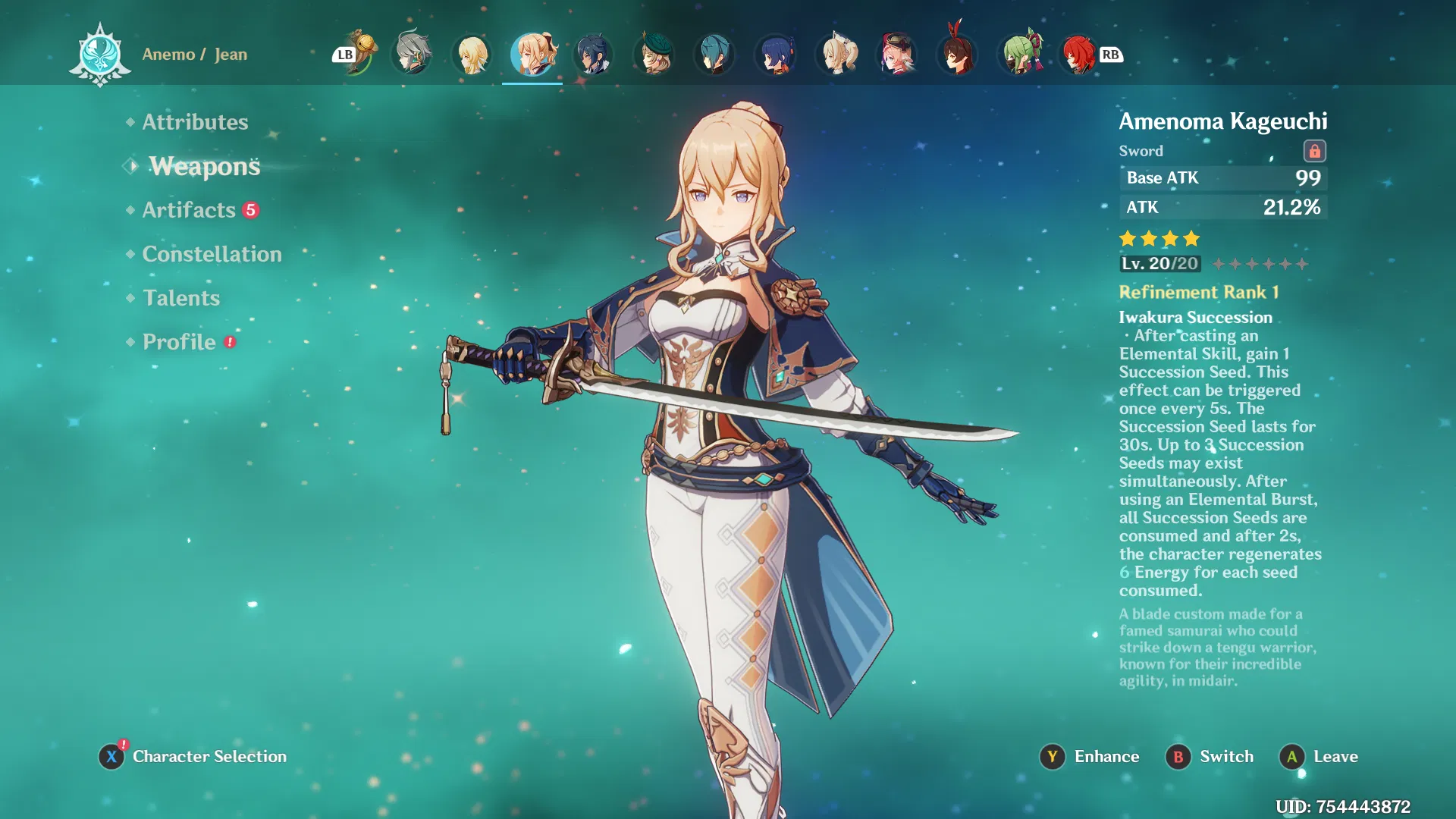Select the pink-haired character with dark hat
The image size is (1456, 819).
tap(897, 55)
